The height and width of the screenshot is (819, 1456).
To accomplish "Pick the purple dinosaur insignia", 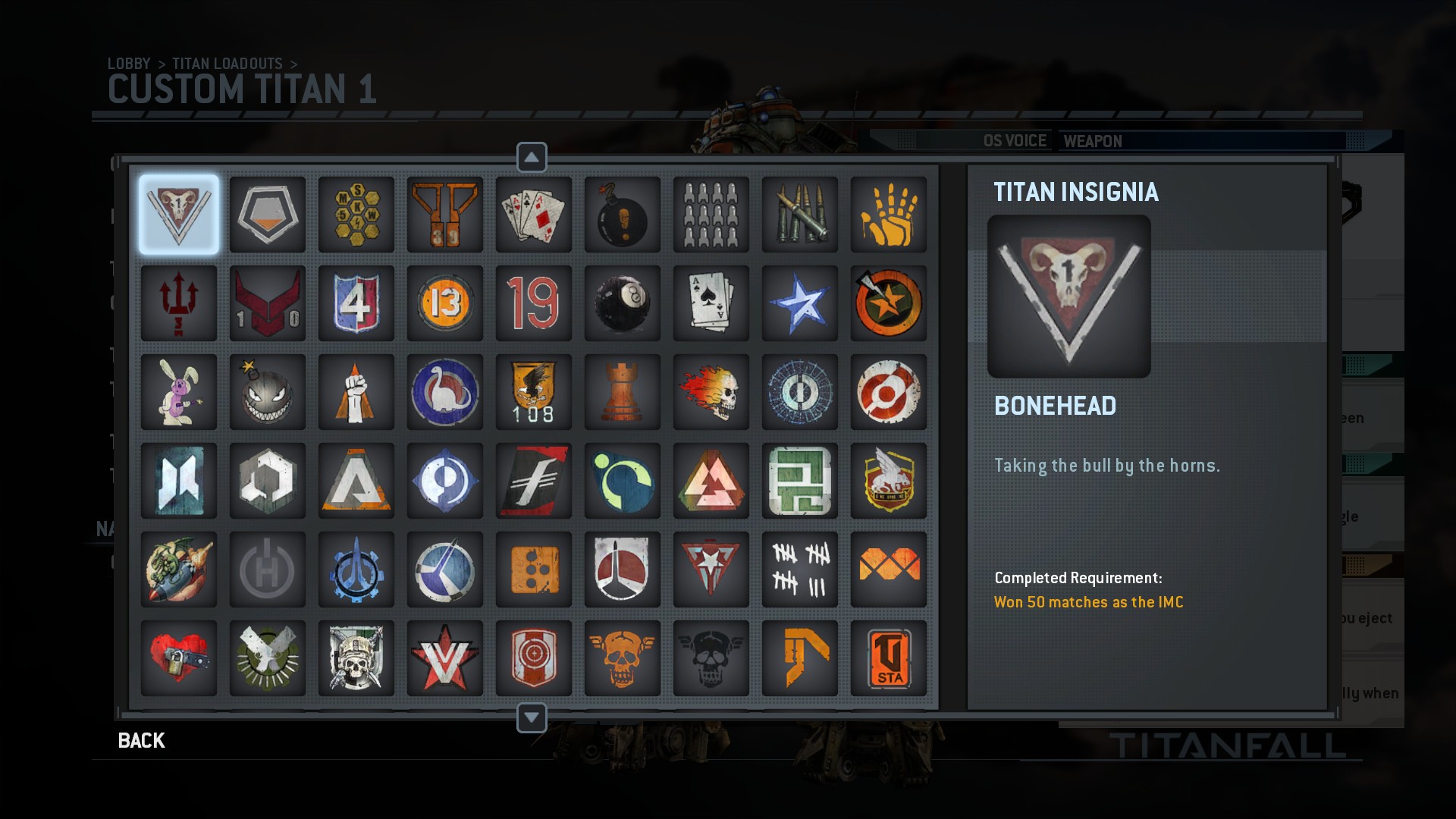I will click(x=444, y=392).
